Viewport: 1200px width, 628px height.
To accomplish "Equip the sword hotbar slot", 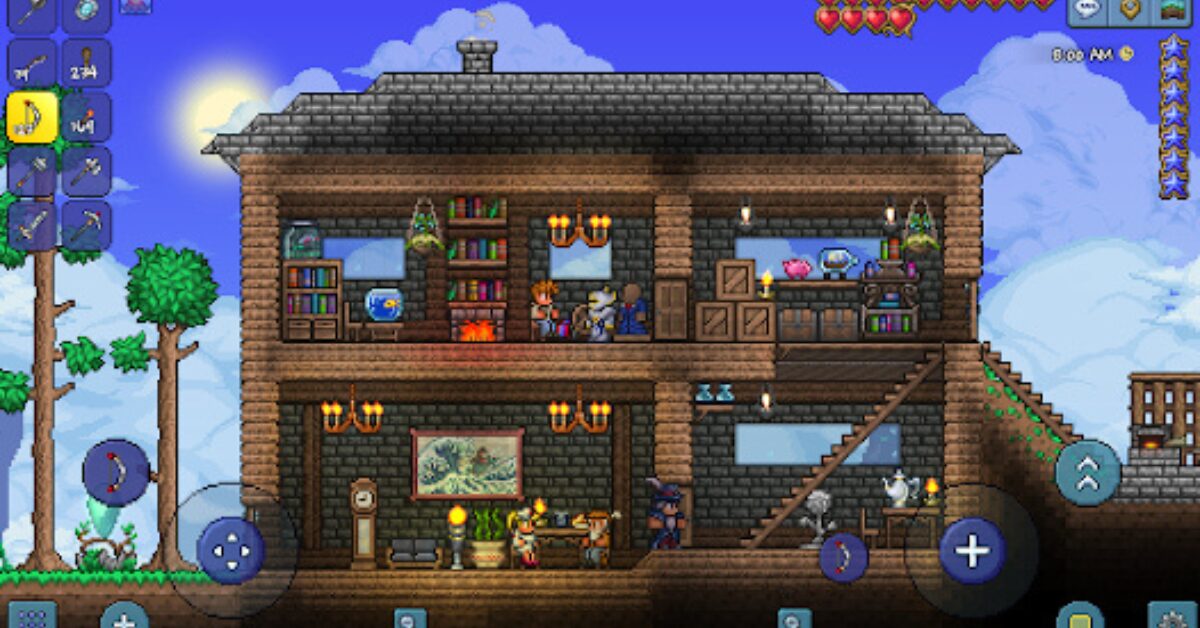I will pyautogui.click(x=32, y=225).
